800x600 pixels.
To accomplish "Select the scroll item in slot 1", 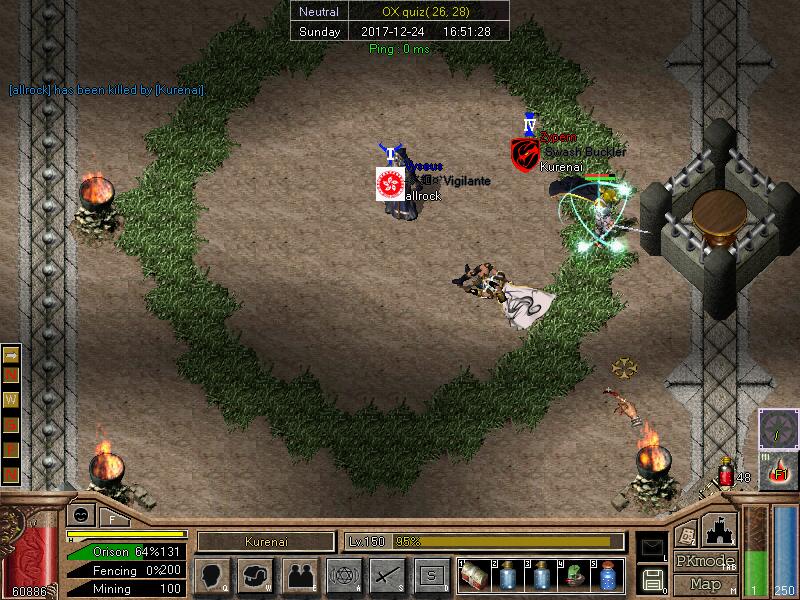I will (474, 576).
